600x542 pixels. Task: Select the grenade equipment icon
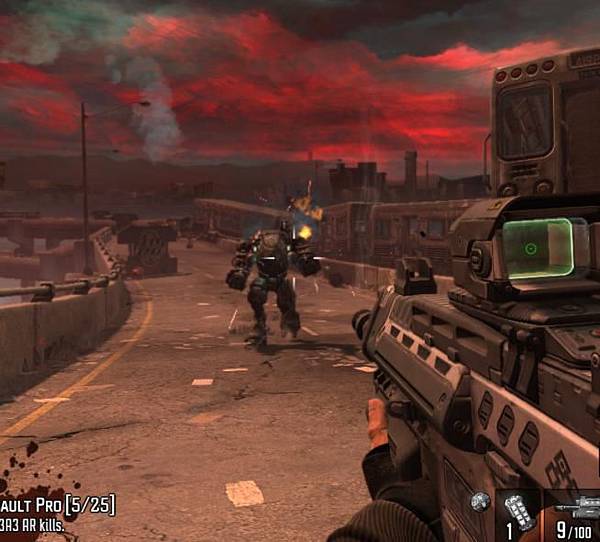tap(481, 501)
